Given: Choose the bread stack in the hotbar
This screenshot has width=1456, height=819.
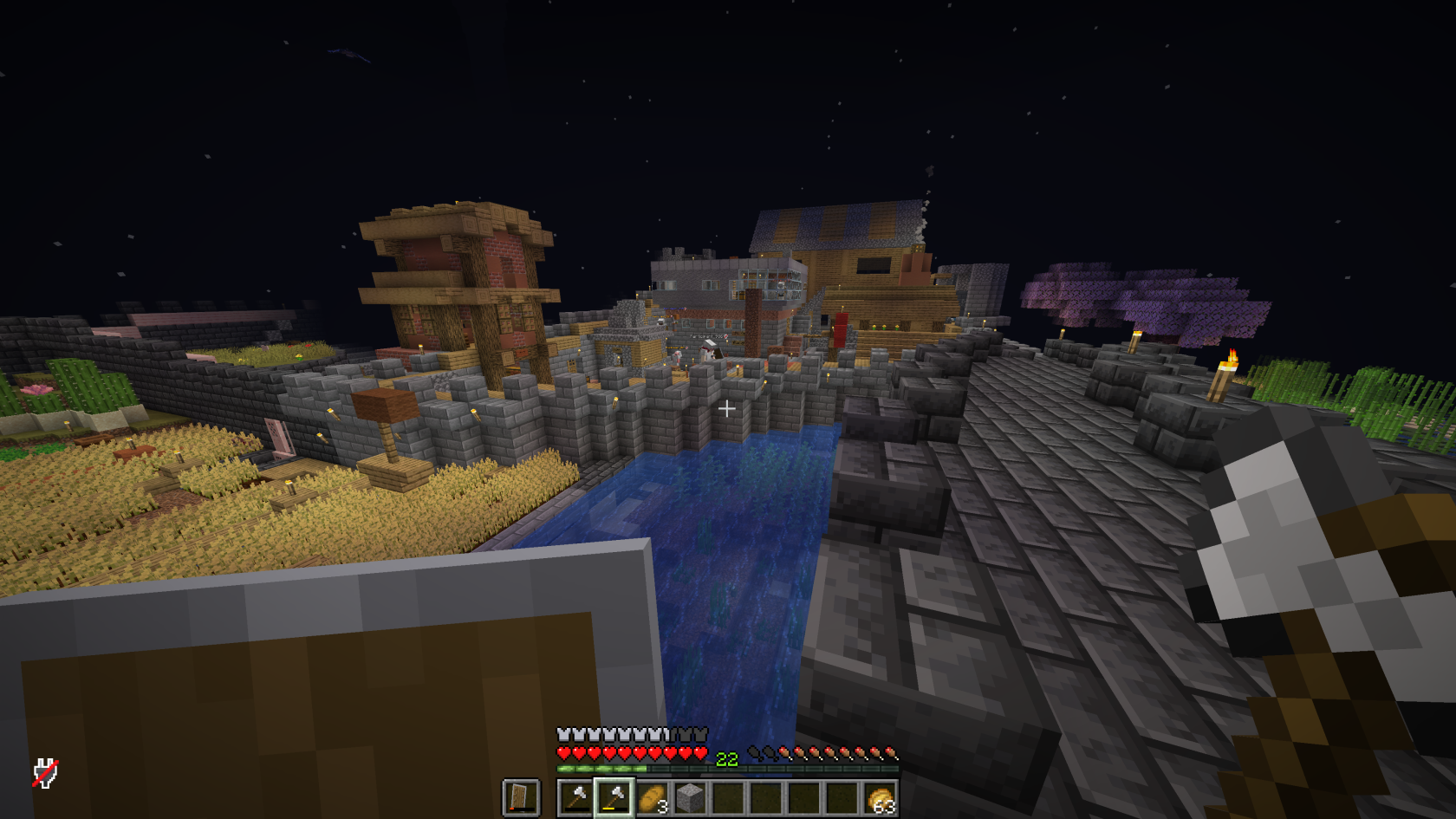Looking at the screenshot, I should tap(652, 797).
